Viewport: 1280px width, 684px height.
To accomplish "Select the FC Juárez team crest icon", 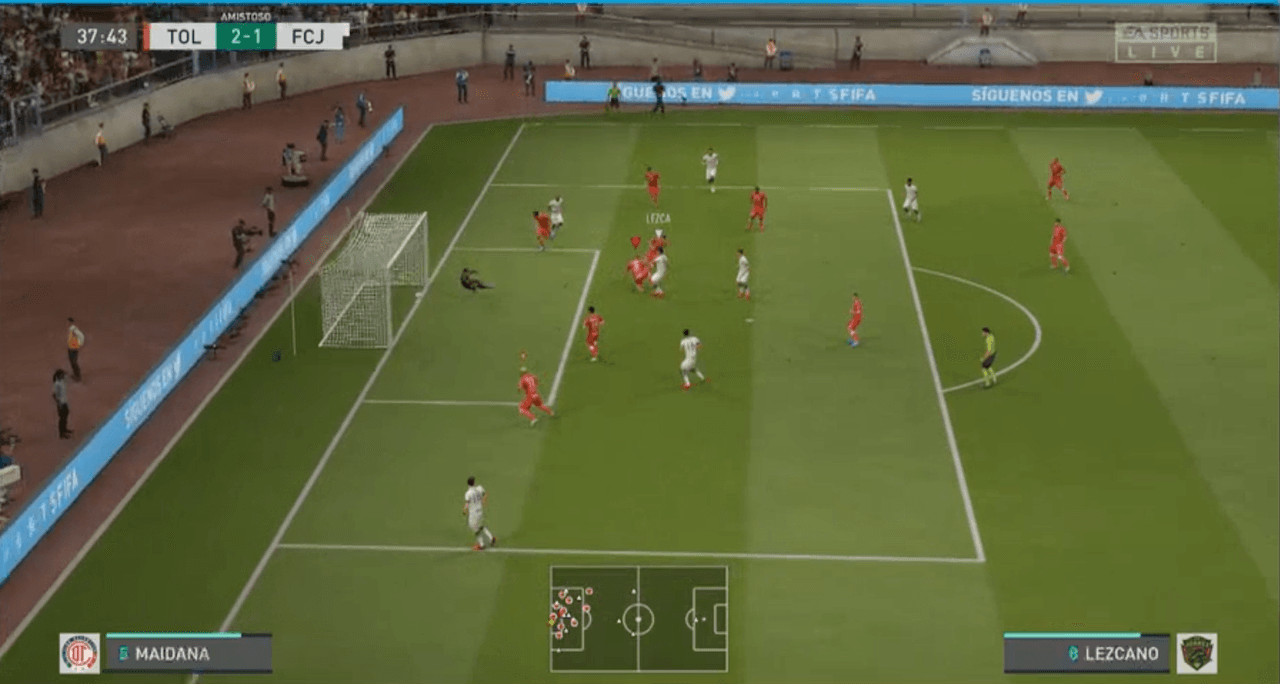I will [x=1196, y=653].
